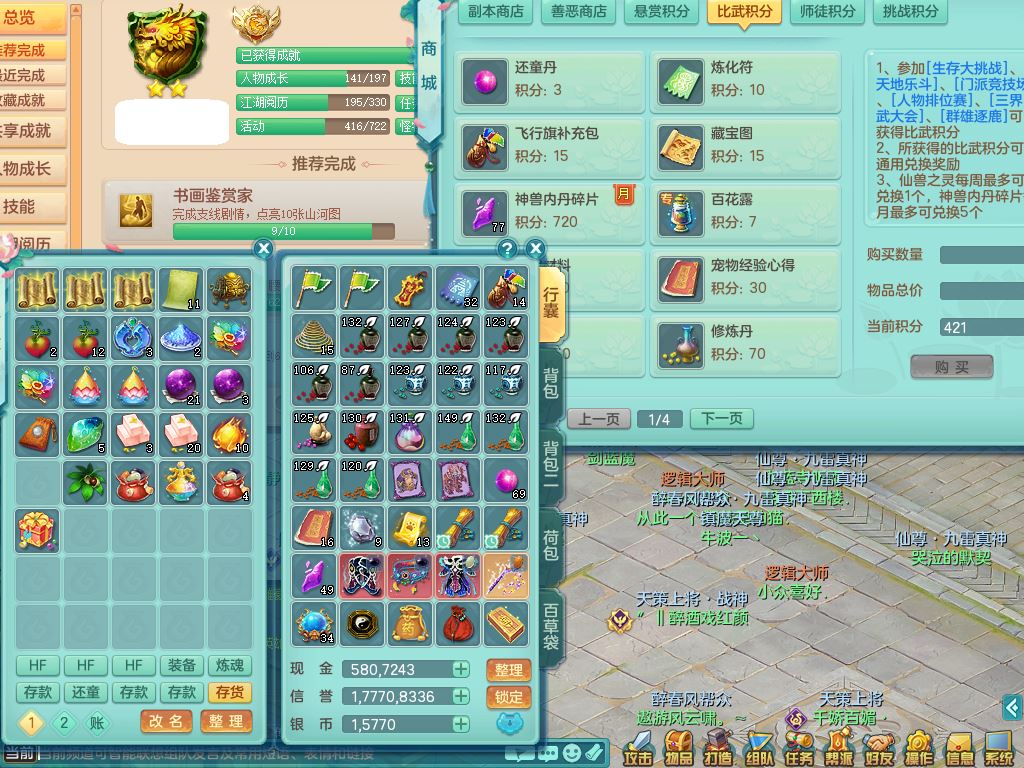Add 现金 using its plus button
The height and width of the screenshot is (768, 1024).
point(461,669)
